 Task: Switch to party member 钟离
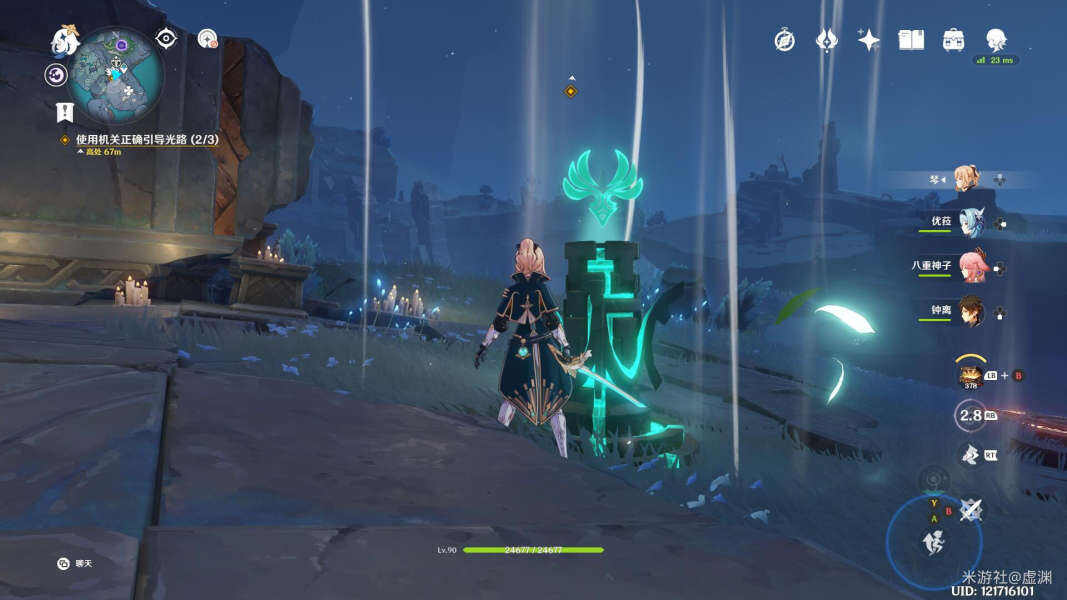click(971, 312)
